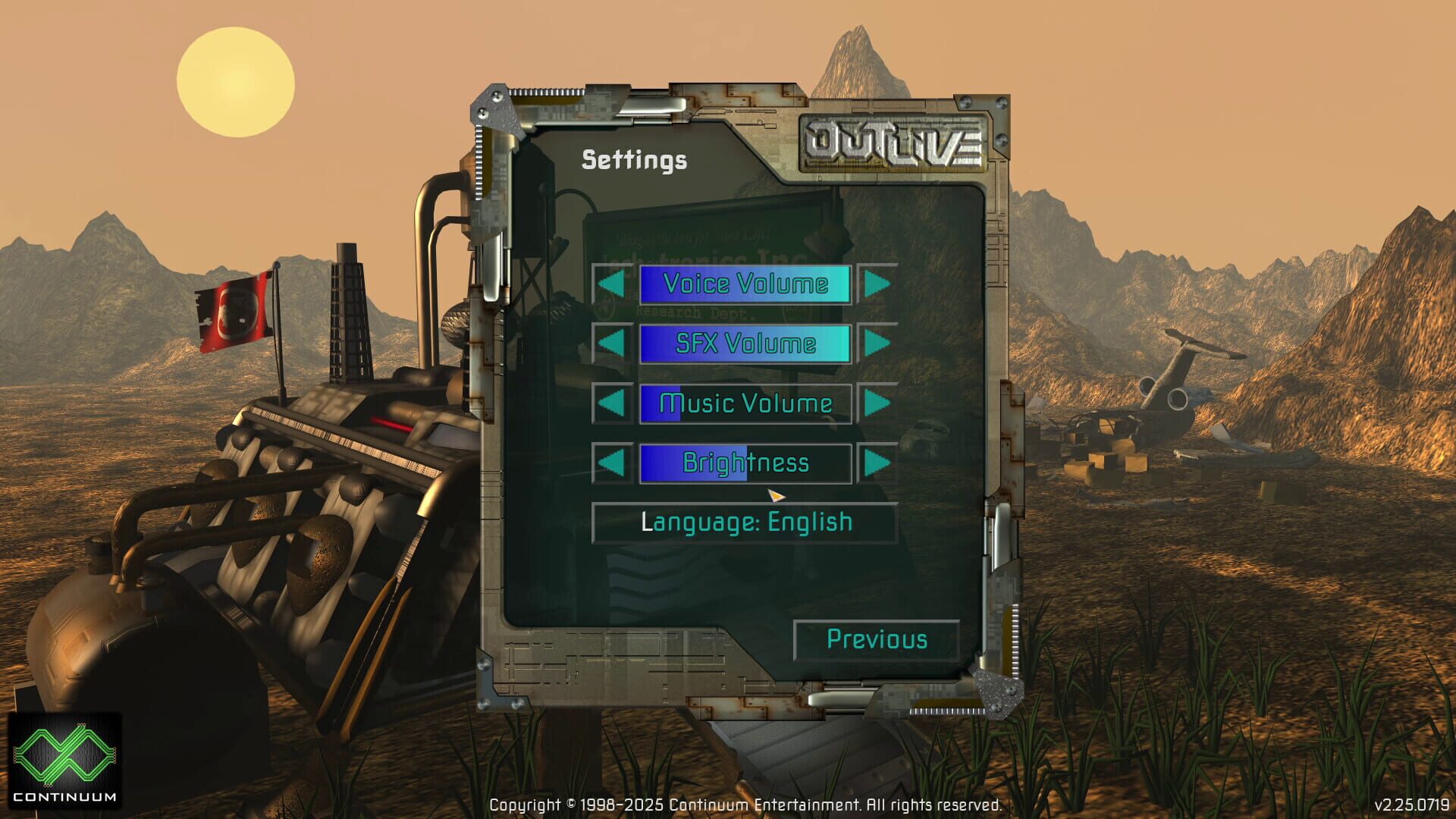Increase SFX Volume using right arrow

(x=876, y=344)
